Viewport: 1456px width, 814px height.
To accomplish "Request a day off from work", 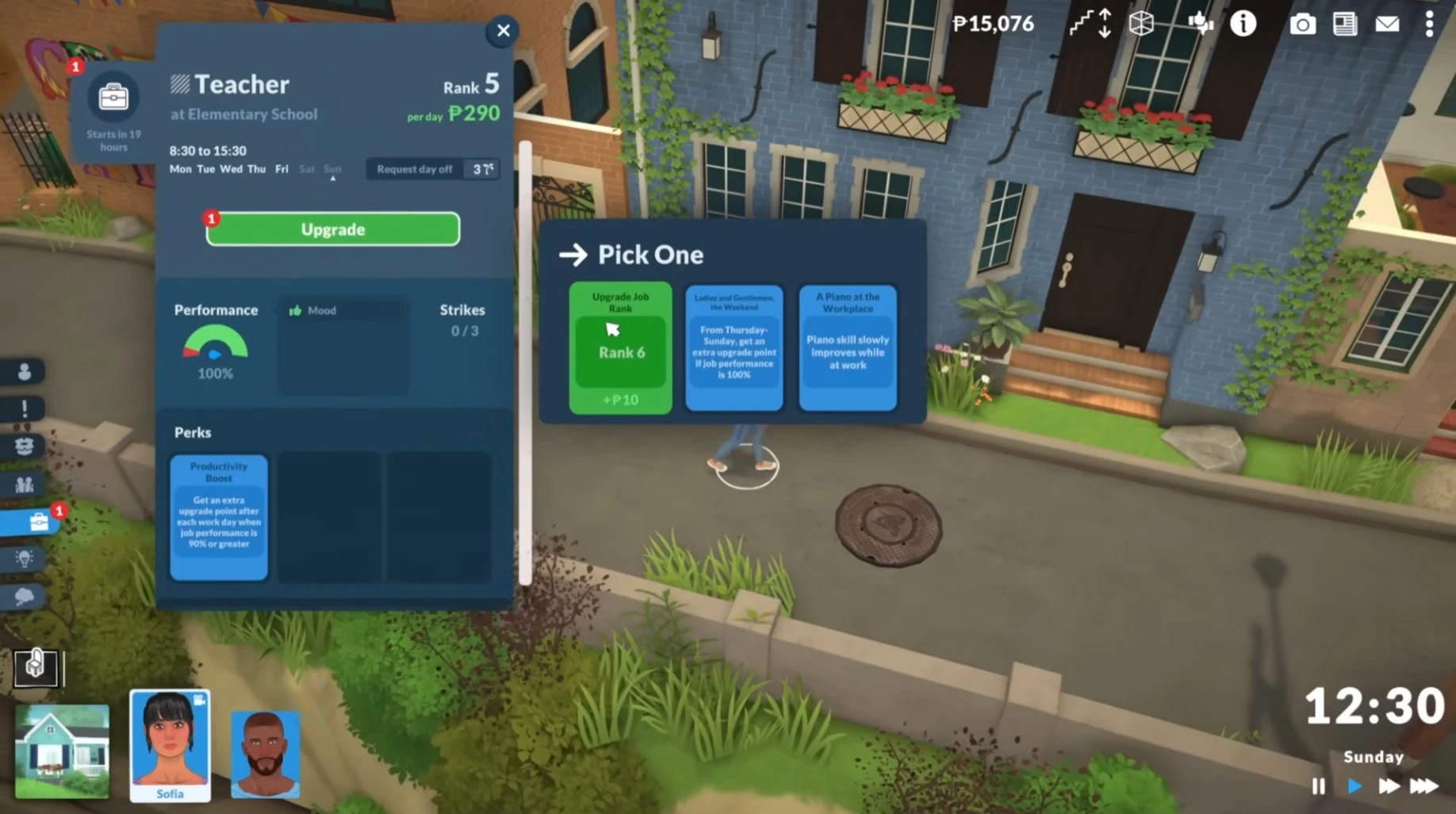I will (415, 169).
